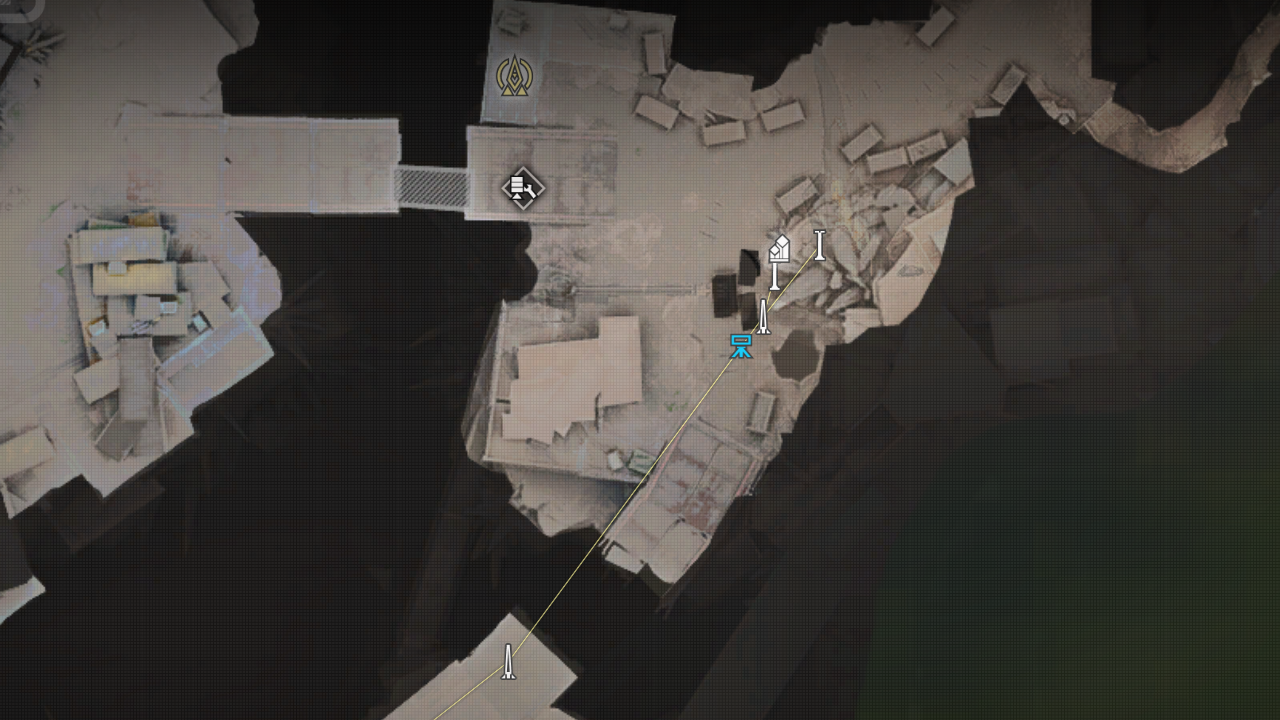Click the diamond wrench facility marker
The height and width of the screenshot is (720, 1280).
522,187
